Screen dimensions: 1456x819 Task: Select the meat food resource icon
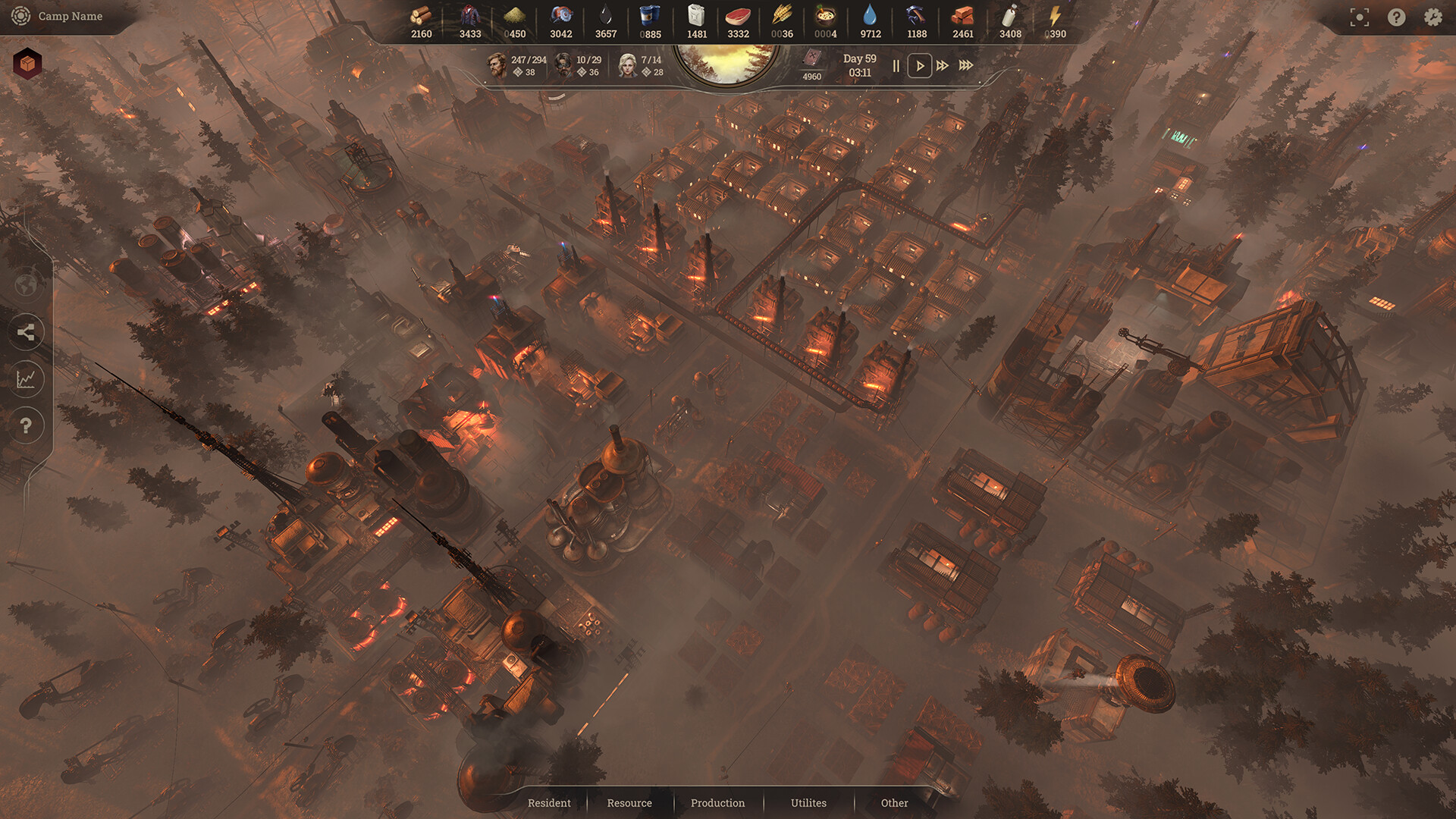tap(737, 15)
